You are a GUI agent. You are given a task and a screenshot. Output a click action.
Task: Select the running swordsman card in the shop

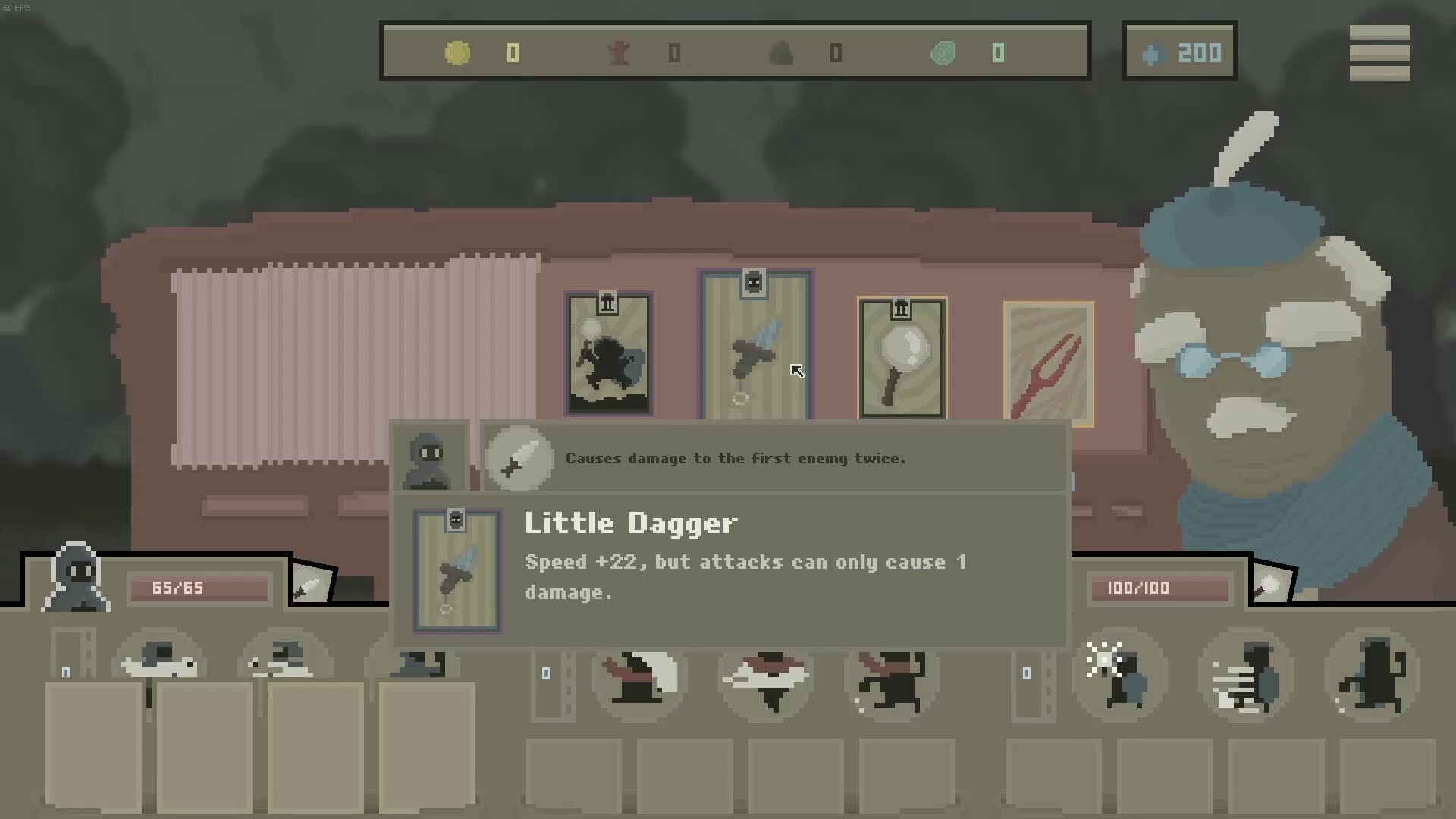[x=609, y=353]
